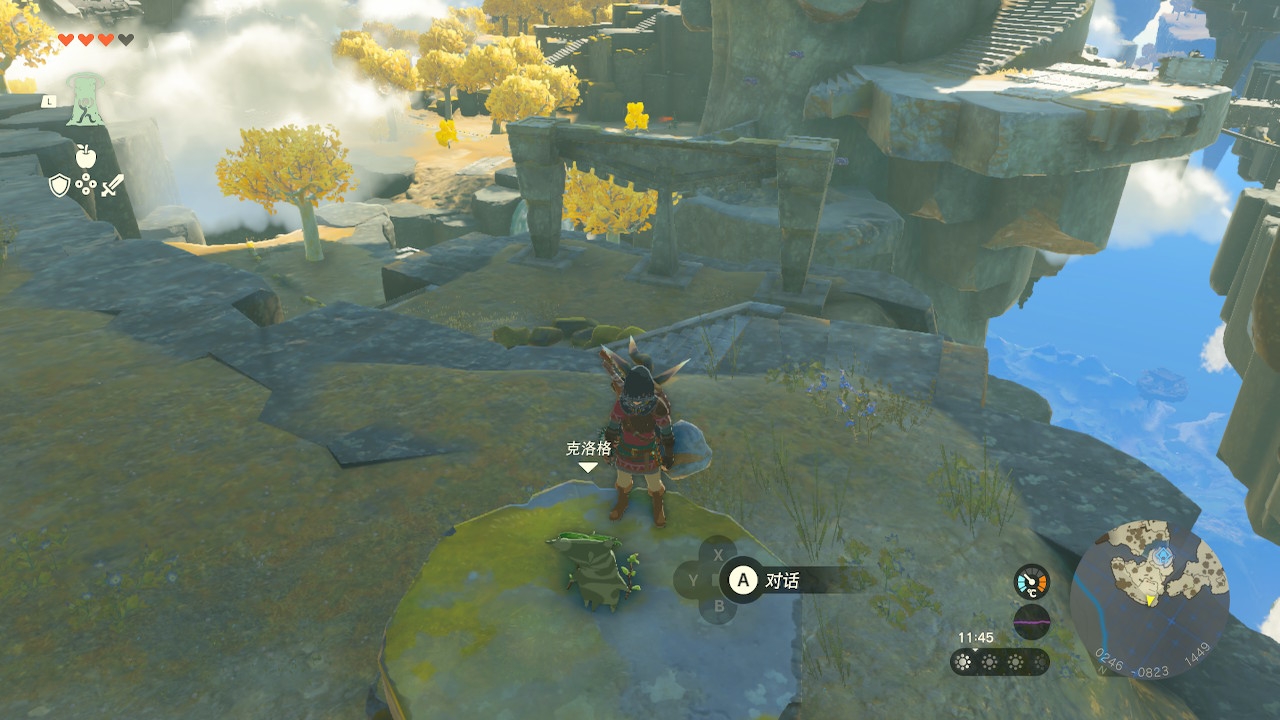Click the purple-line noise meter
This screenshot has width=1280, height=720.
point(1031,621)
